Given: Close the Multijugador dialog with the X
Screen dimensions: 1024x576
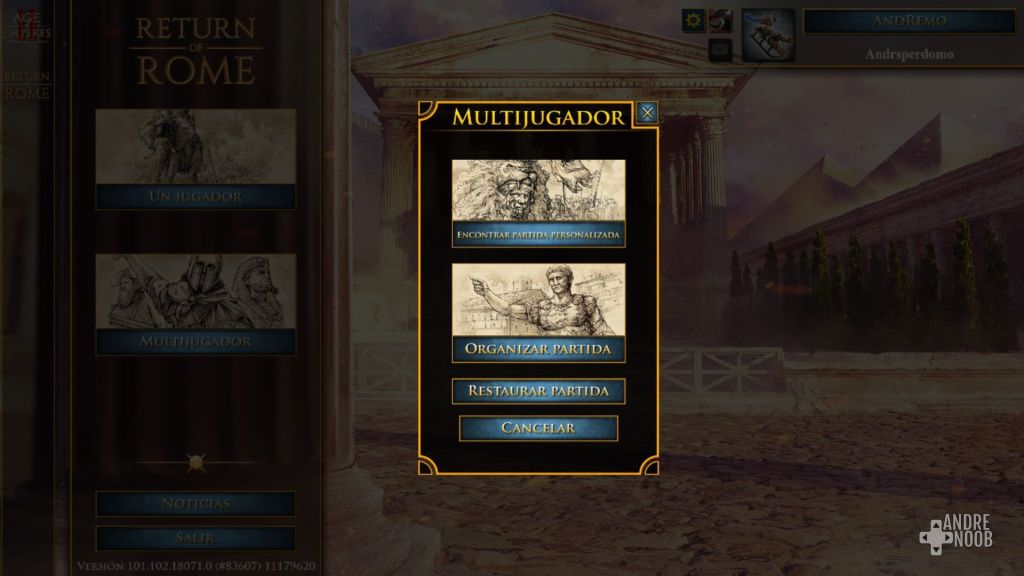Looking at the screenshot, I should pyautogui.click(x=647, y=113).
